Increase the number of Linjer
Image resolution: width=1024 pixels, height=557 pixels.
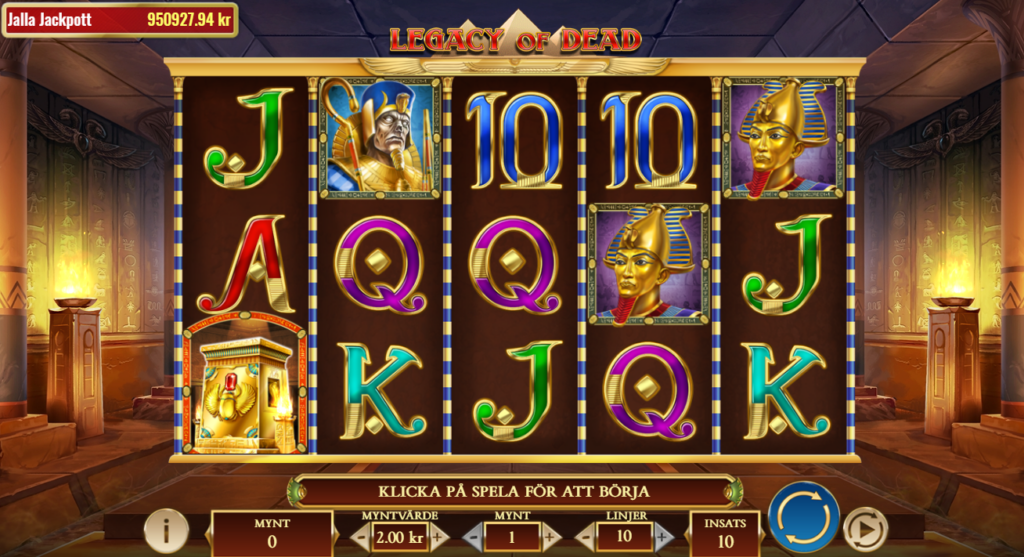(663, 537)
